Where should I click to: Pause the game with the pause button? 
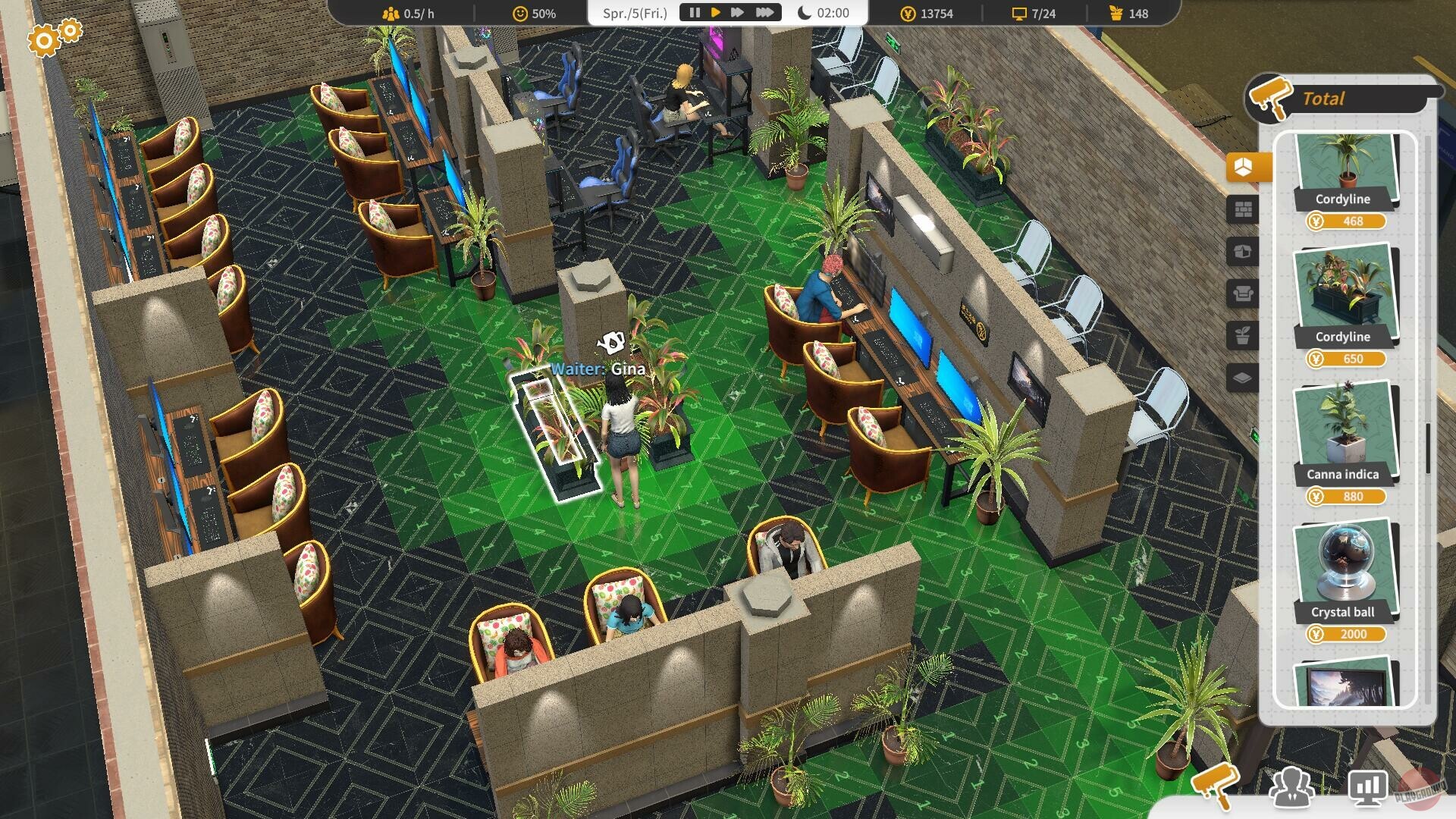coord(695,11)
